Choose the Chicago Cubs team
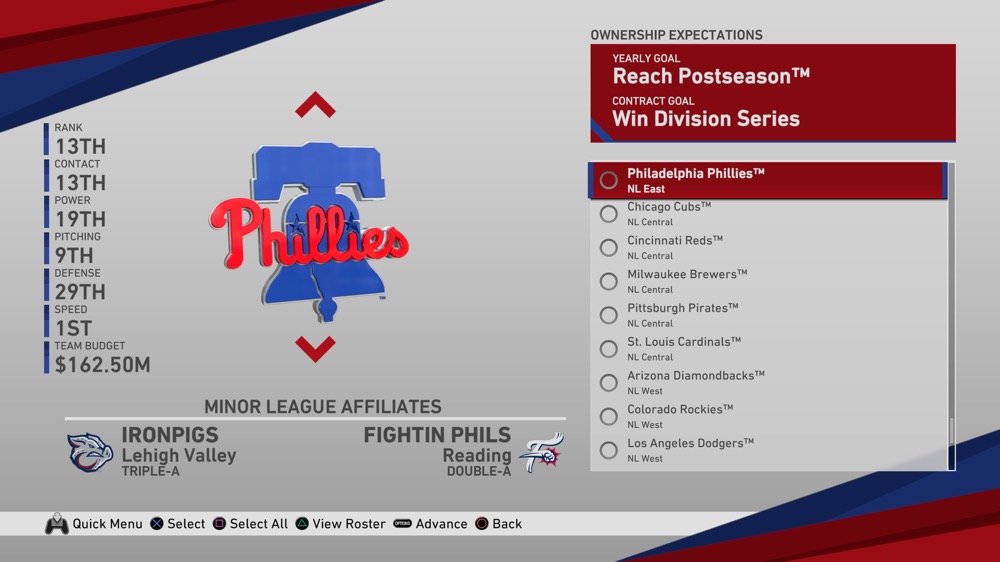 point(767,214)
